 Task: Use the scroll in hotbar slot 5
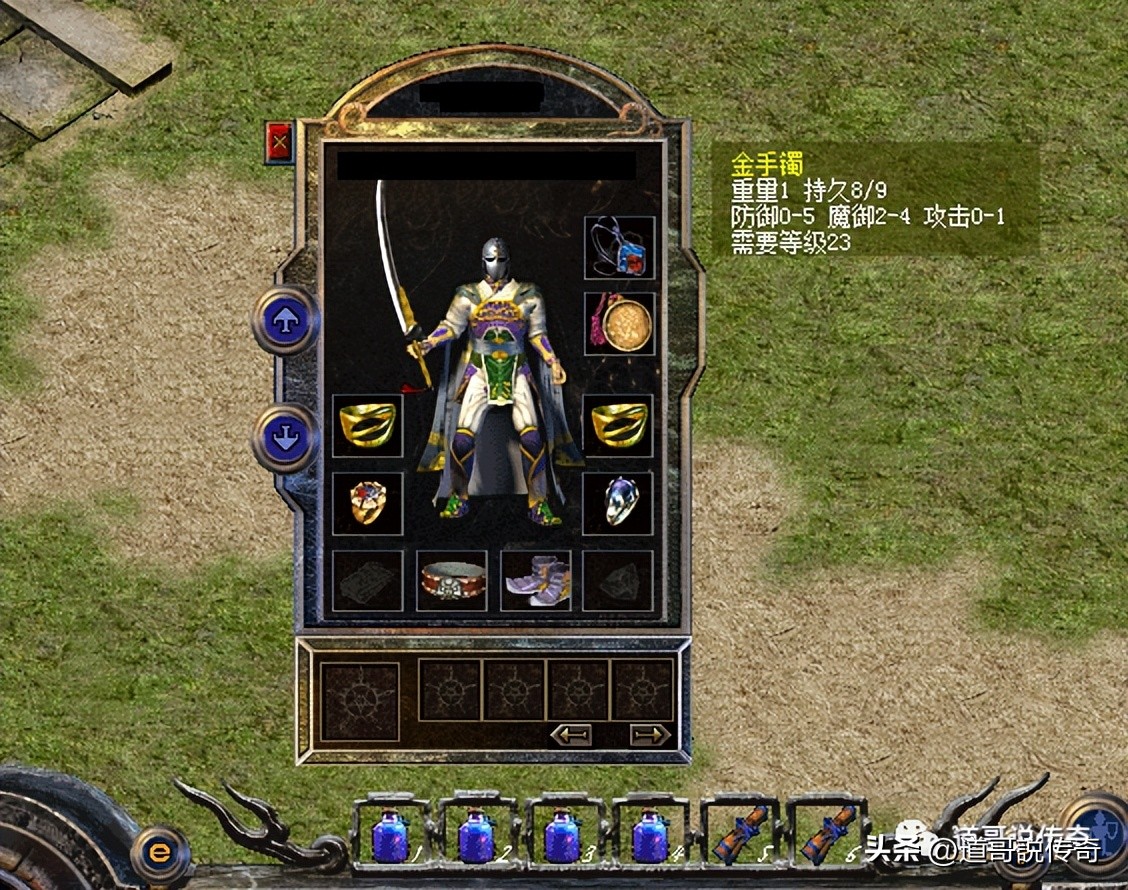pyautogui.click(x=736, y=833)
